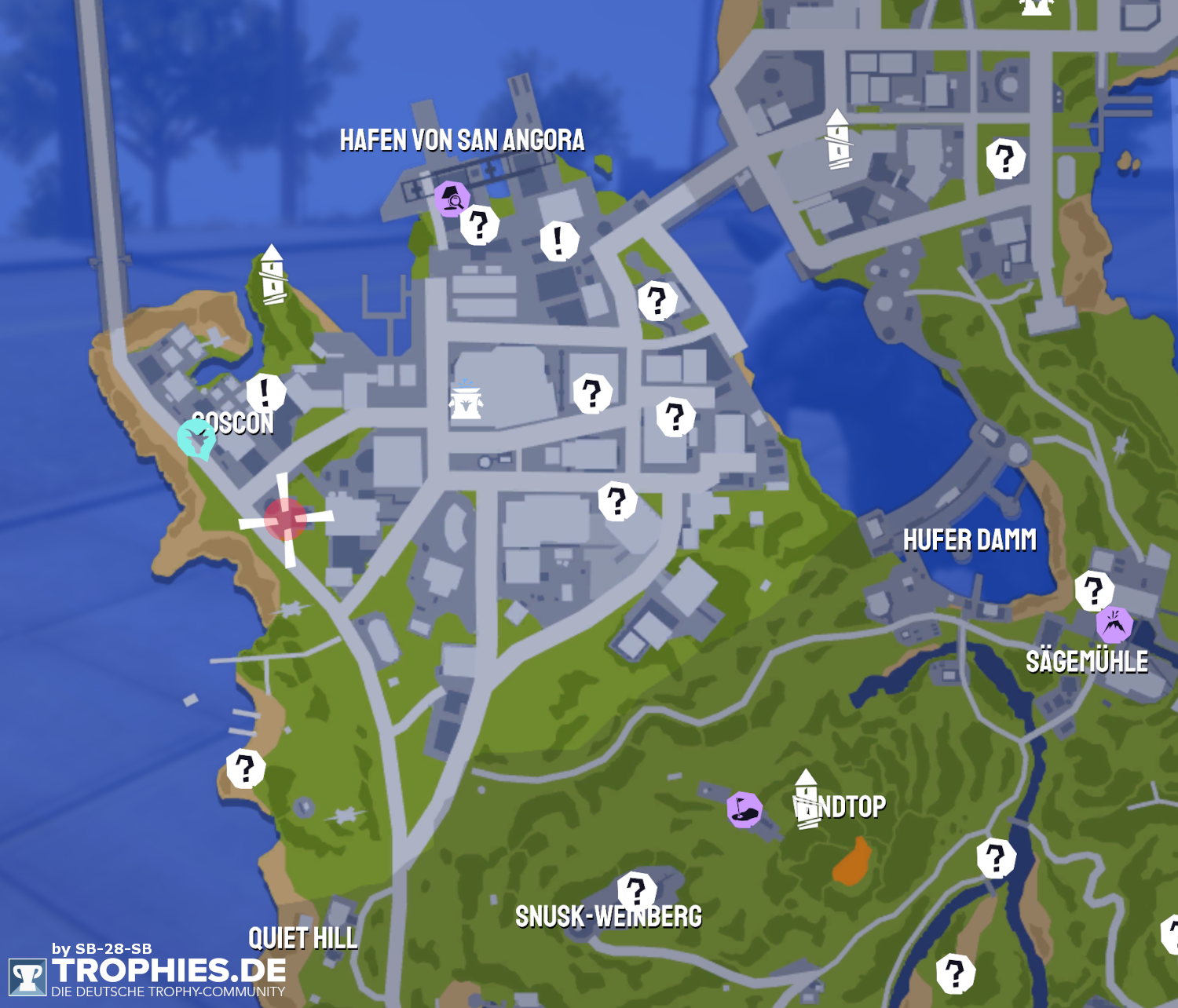
Task: Open the TROPHIES.DE watermark logo
Action: [x=148, y=973]
